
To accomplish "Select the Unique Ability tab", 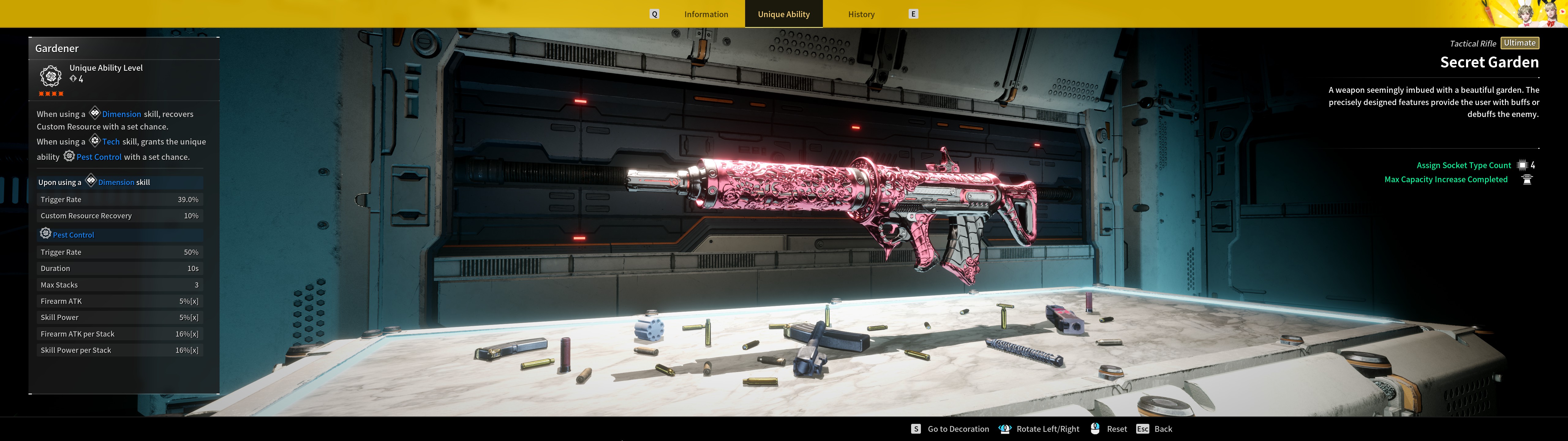I will point(783,14).
